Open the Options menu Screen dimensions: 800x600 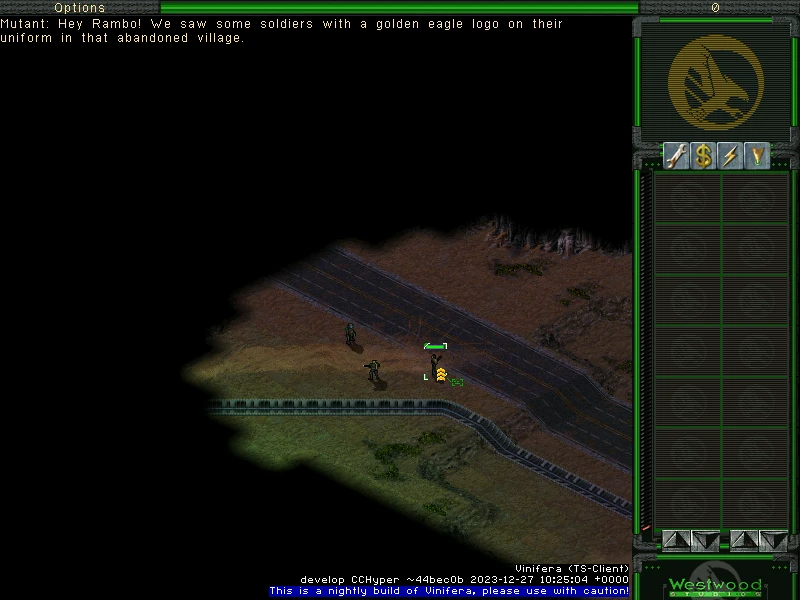click(79, 8)
